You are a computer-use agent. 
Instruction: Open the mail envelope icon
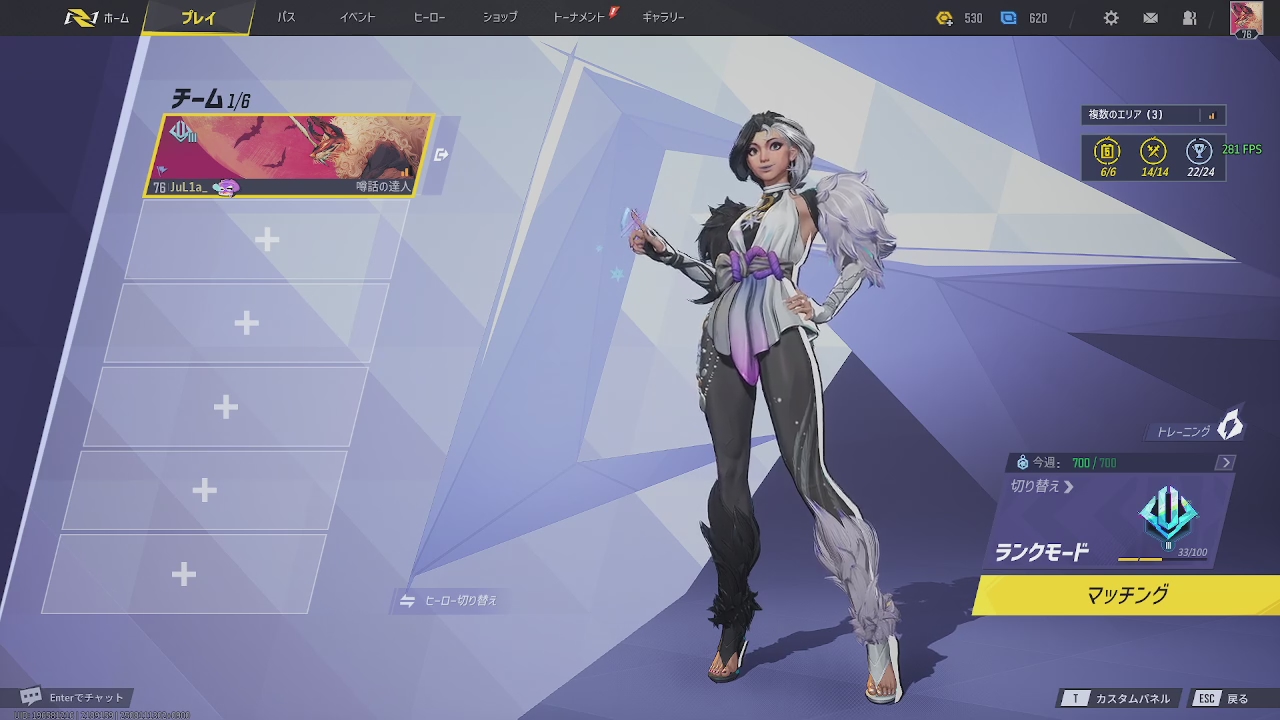pyautogui.click(x=1151, y=18)
